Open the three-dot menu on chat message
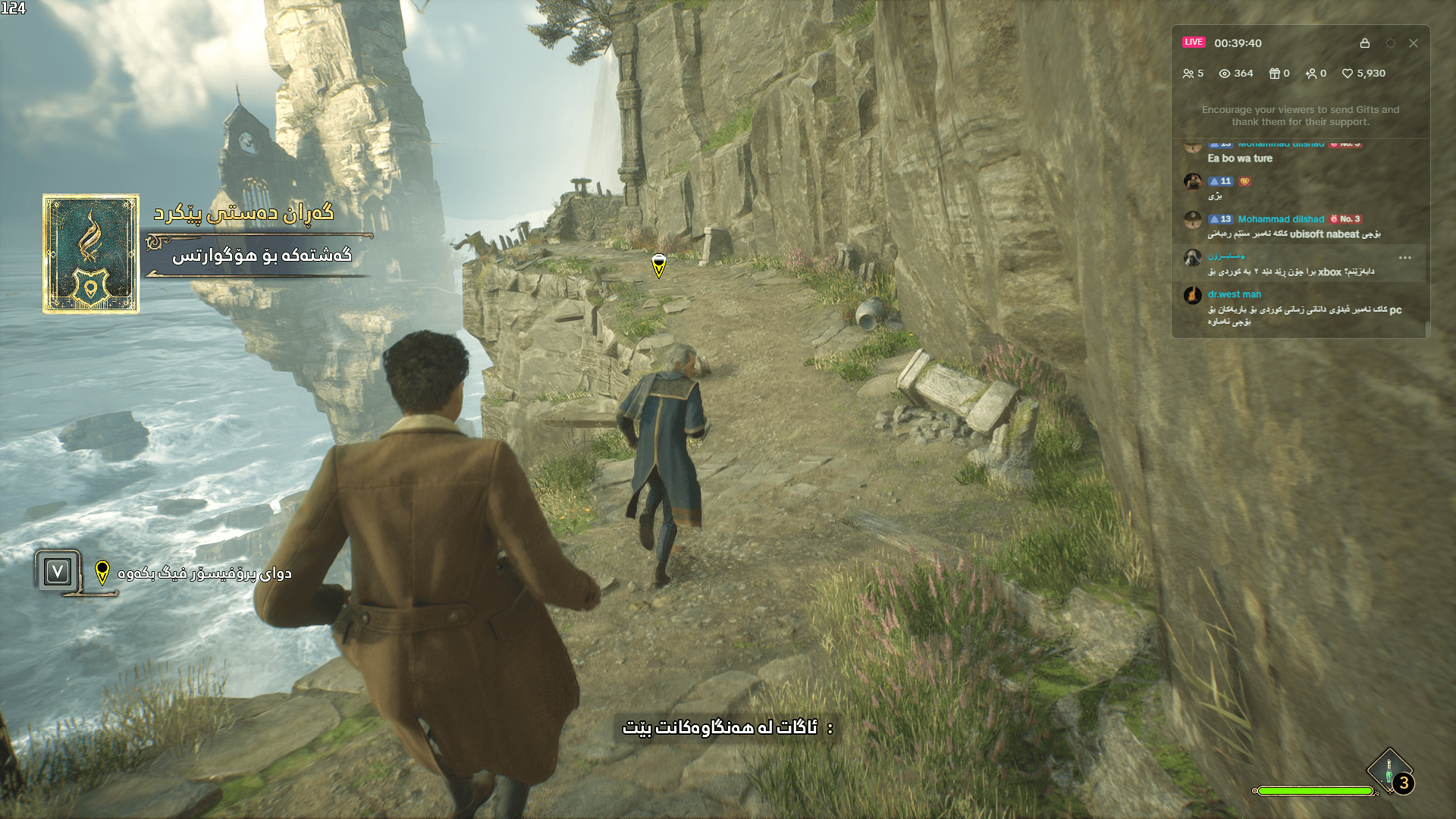Viewport: 1456px width, 819px height. click(1405, 258)
